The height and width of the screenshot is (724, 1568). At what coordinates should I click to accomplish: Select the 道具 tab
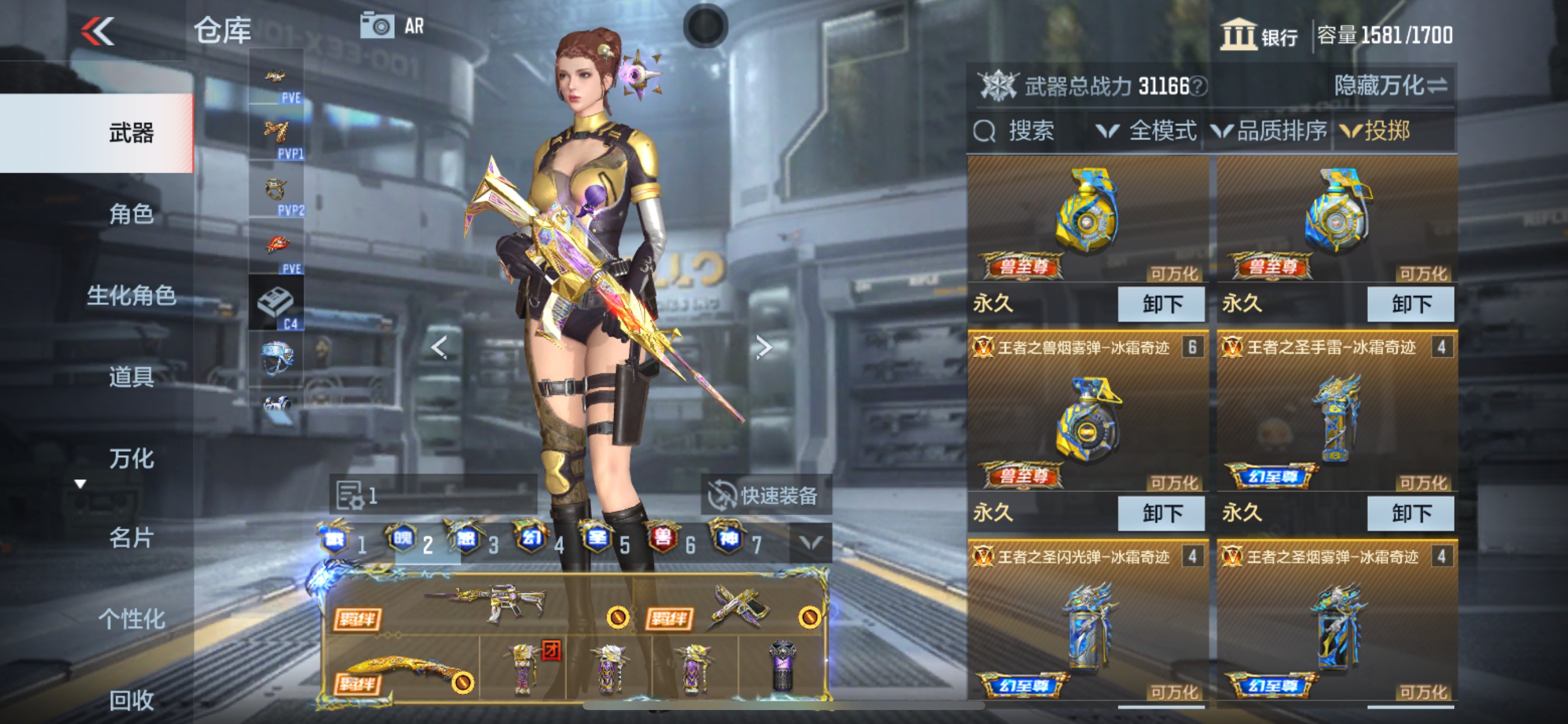coord(131,377)
